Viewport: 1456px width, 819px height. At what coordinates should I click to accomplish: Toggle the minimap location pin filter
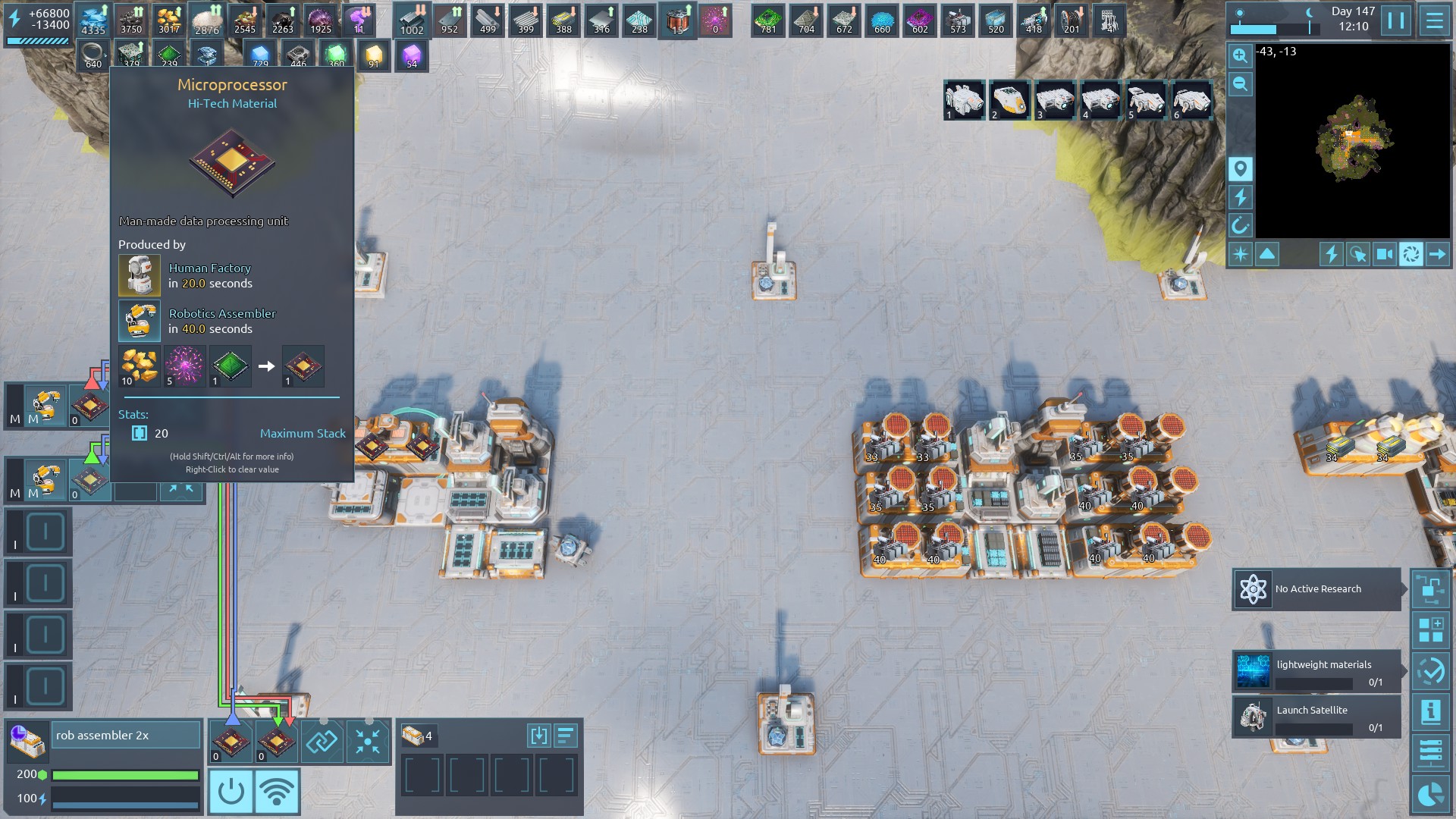(1240, 168)
